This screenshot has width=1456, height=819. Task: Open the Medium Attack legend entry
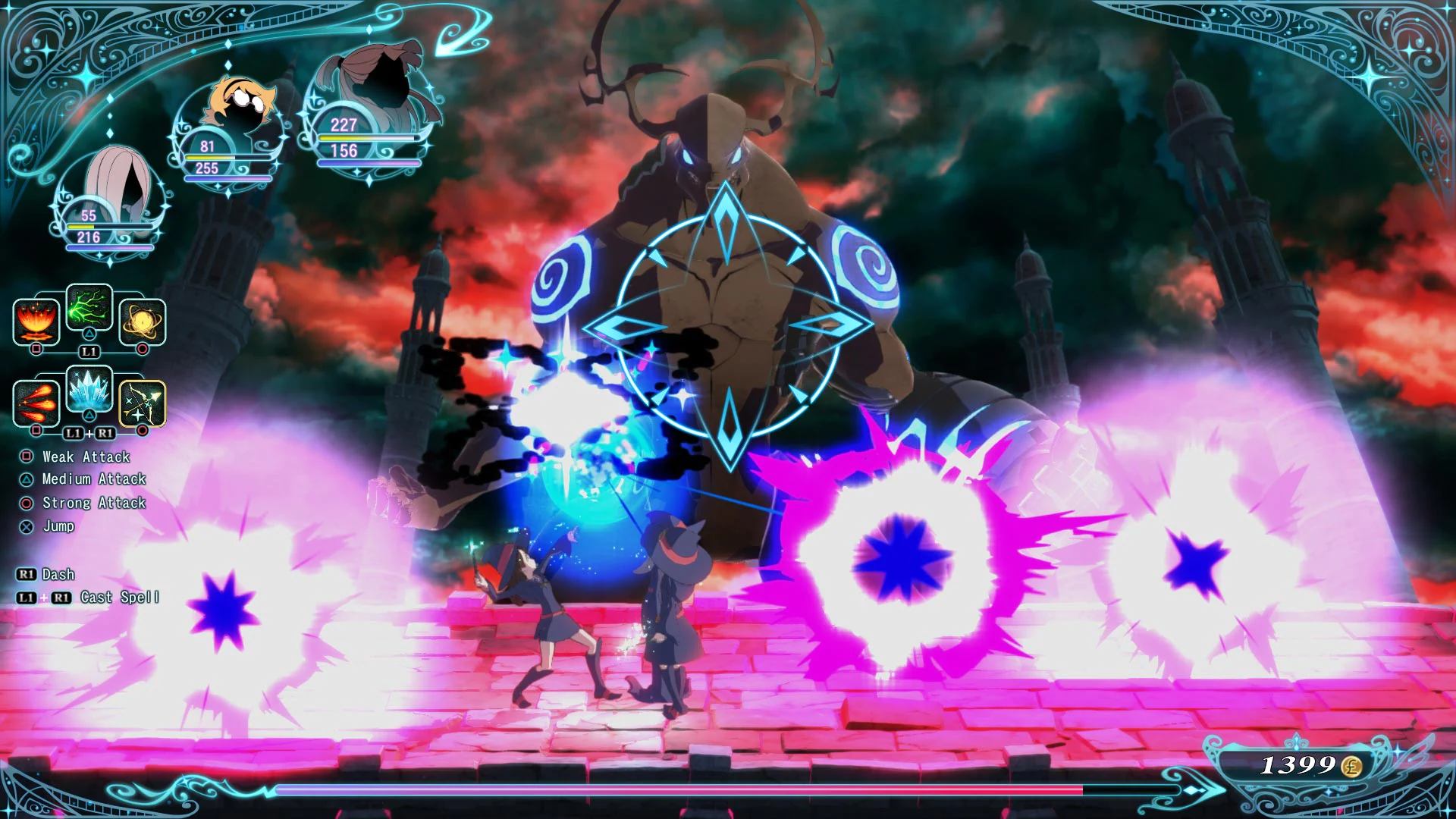[x=93, y=479]
